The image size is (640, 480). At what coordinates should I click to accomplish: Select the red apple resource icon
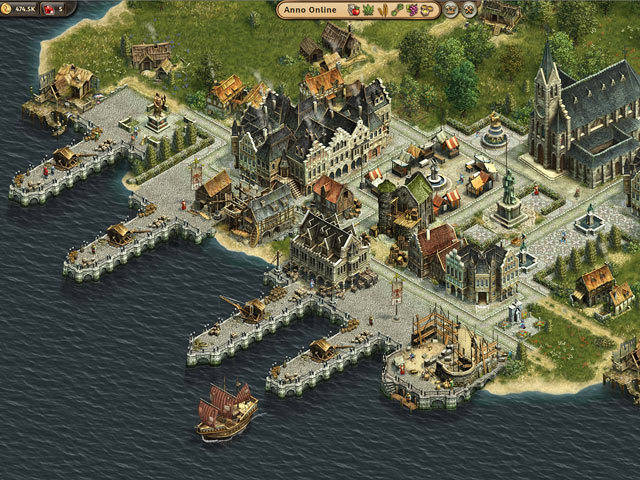pyautogui.click(x=354, y=10)
